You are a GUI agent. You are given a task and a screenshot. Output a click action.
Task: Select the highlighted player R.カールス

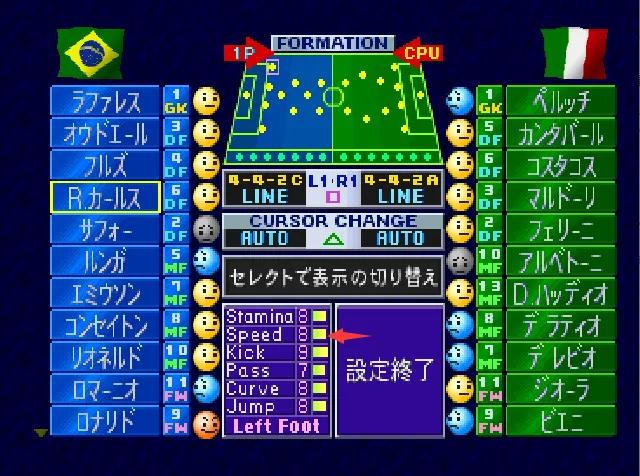105,197
